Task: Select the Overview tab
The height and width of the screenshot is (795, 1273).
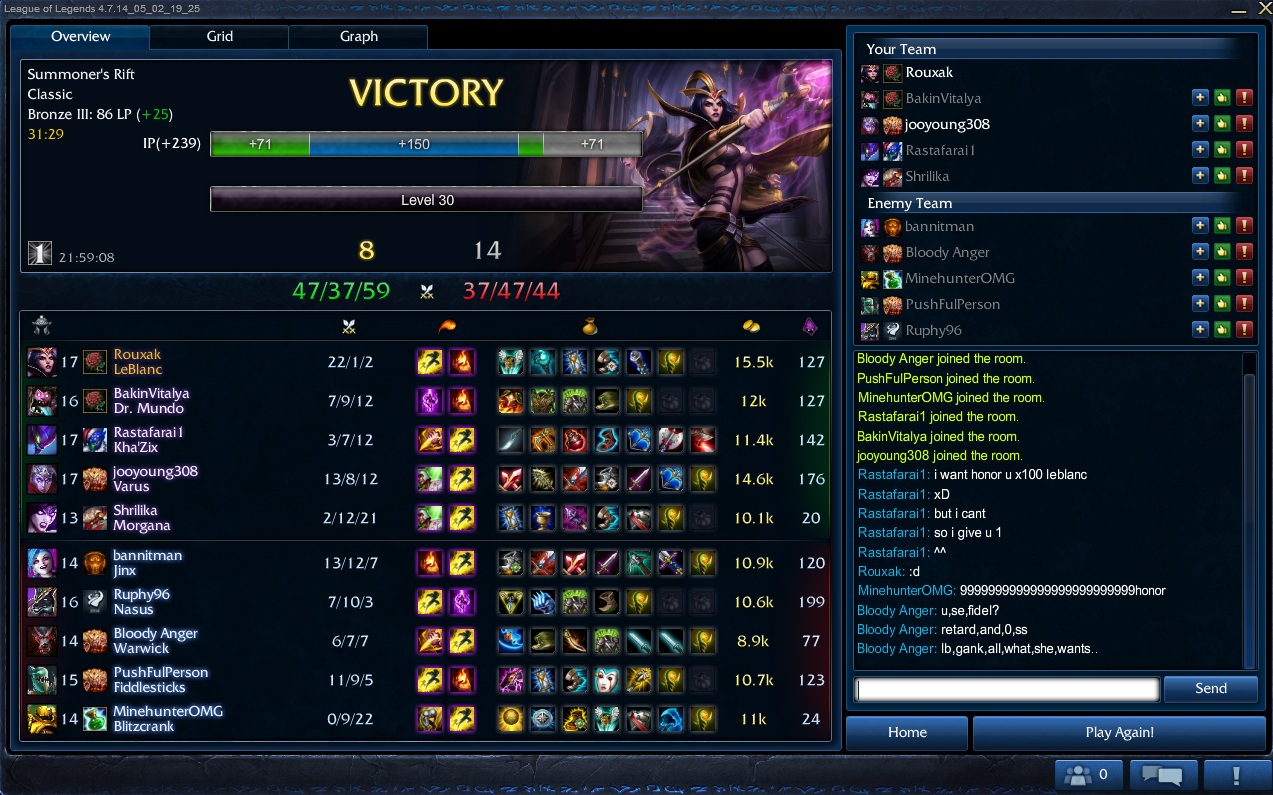Action: pos(80,37)
